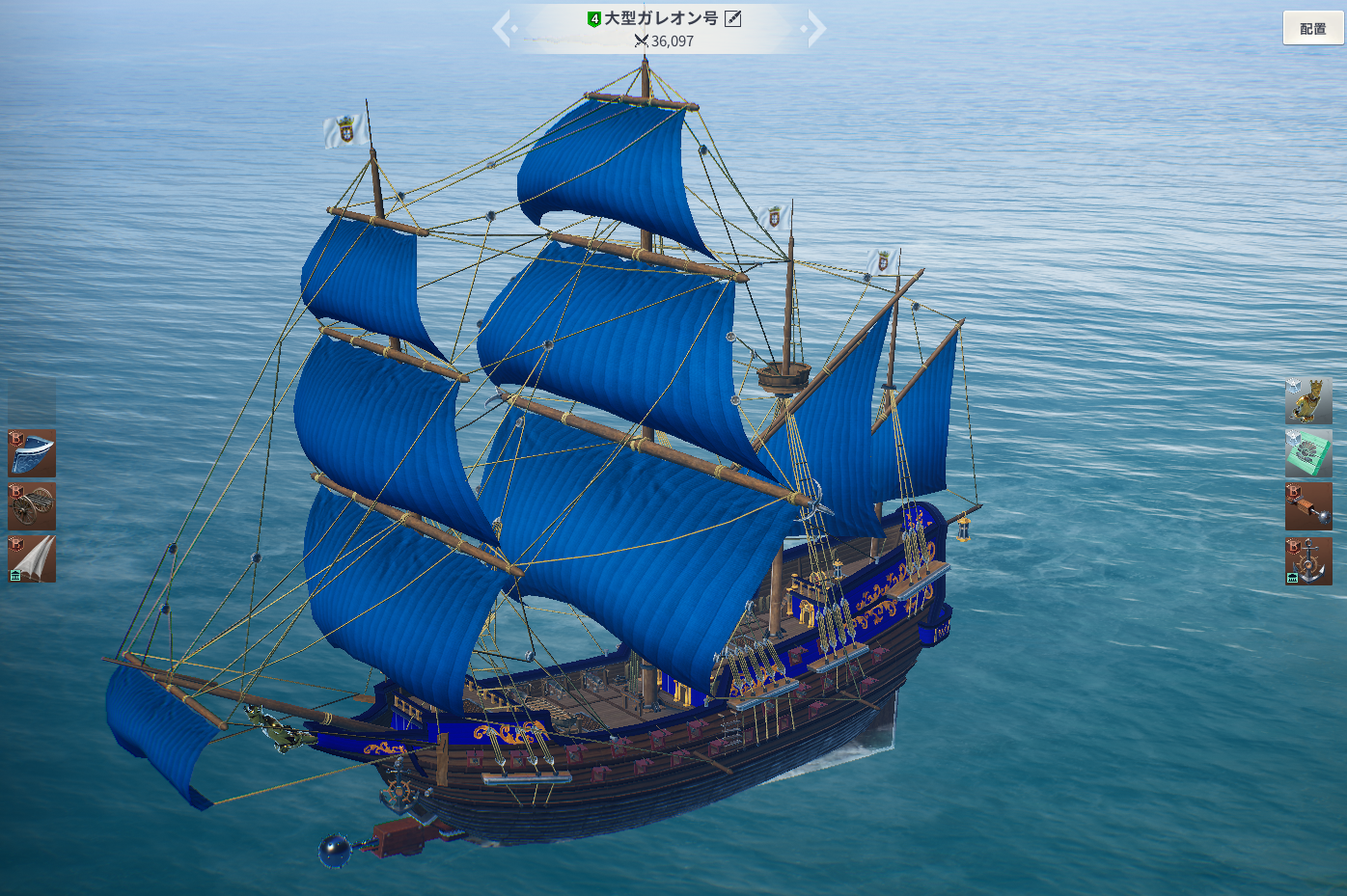1347x896 pixels.
Task: Edit the ship name 大型ガレオン号
Action: point(733,18)
